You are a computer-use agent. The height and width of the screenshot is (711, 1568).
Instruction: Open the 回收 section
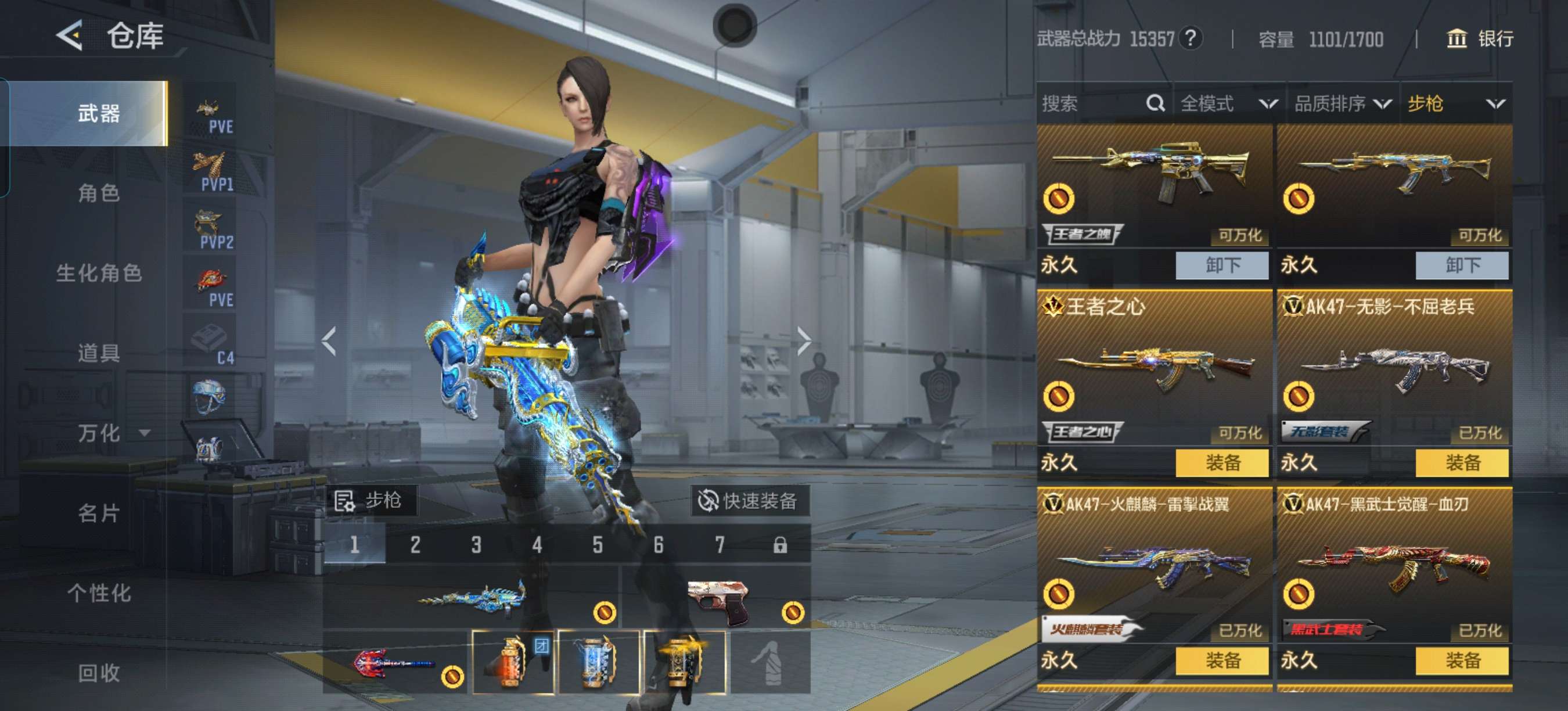pos(99,673)
